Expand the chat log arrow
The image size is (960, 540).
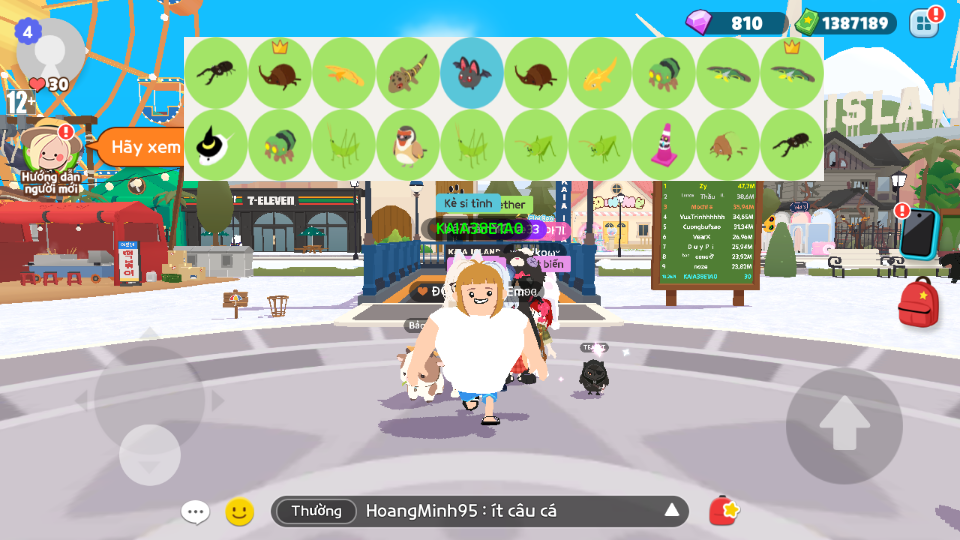[672, 511]
